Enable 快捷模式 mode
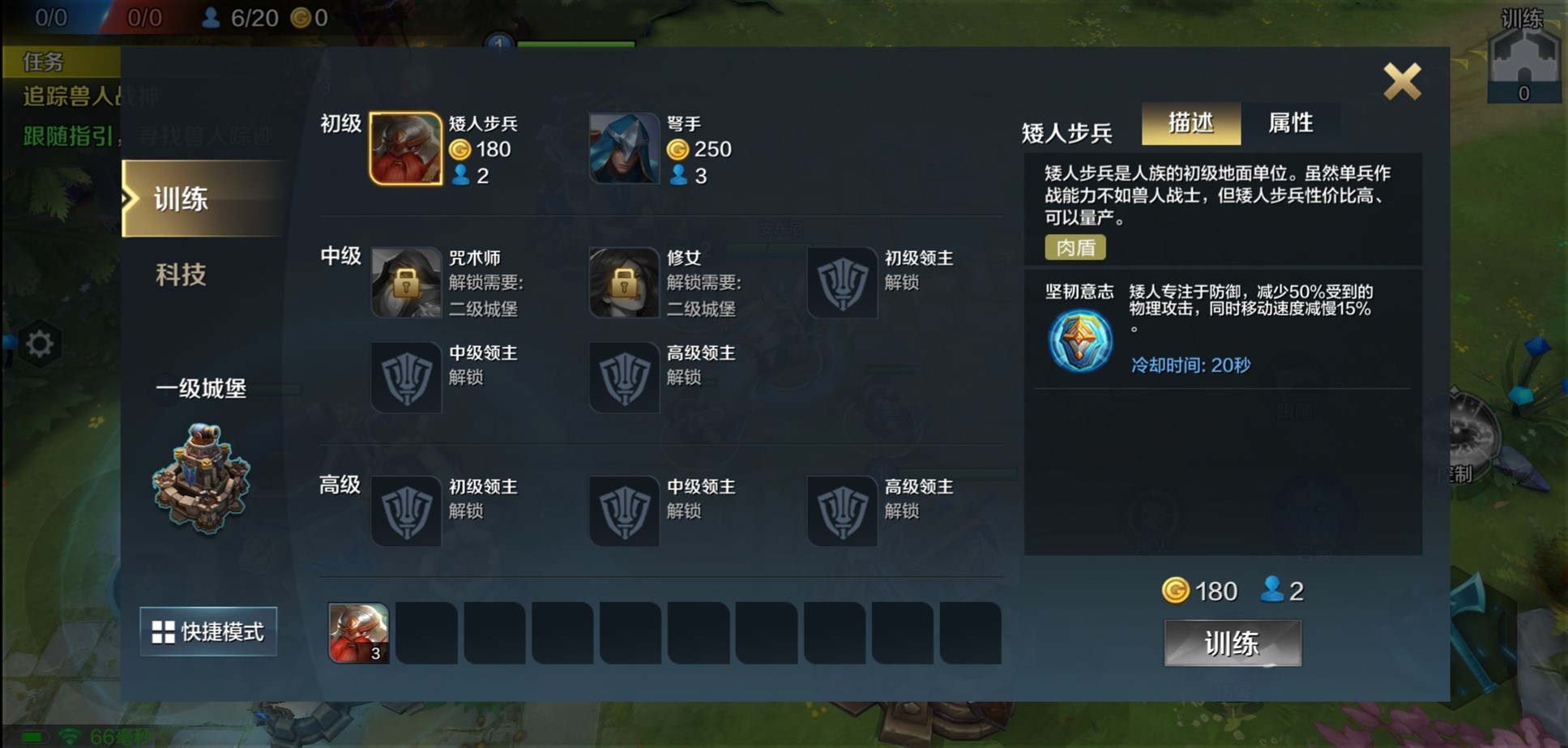This screenshot has height=748, width=1568. tap(207, 632)
